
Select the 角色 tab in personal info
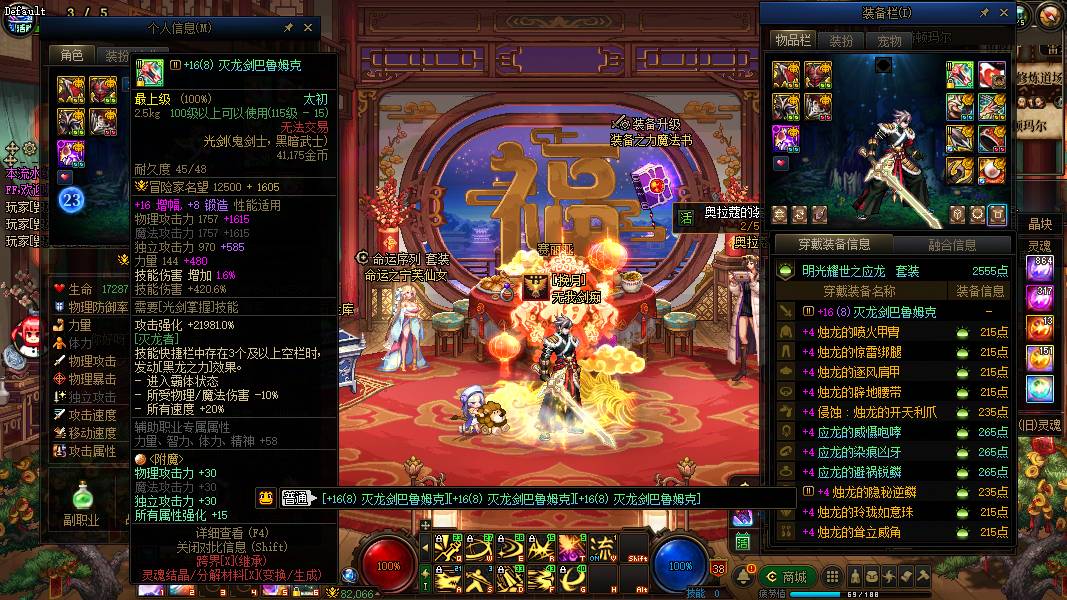(x=72, y=56)
